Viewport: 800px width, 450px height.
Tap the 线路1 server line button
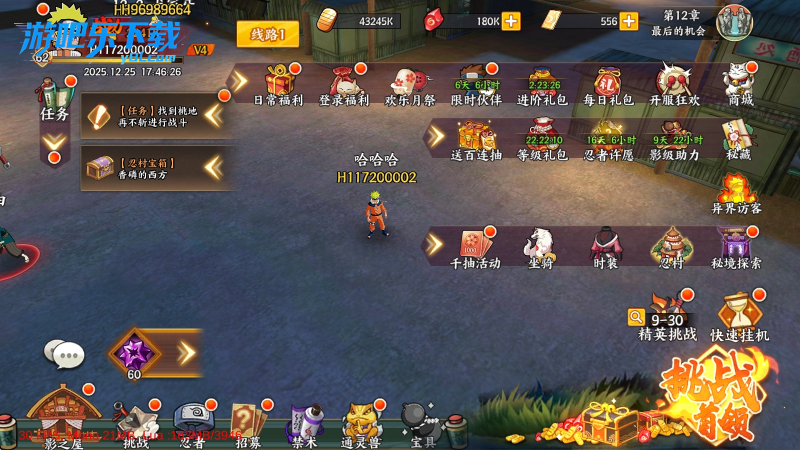[267, 35]
